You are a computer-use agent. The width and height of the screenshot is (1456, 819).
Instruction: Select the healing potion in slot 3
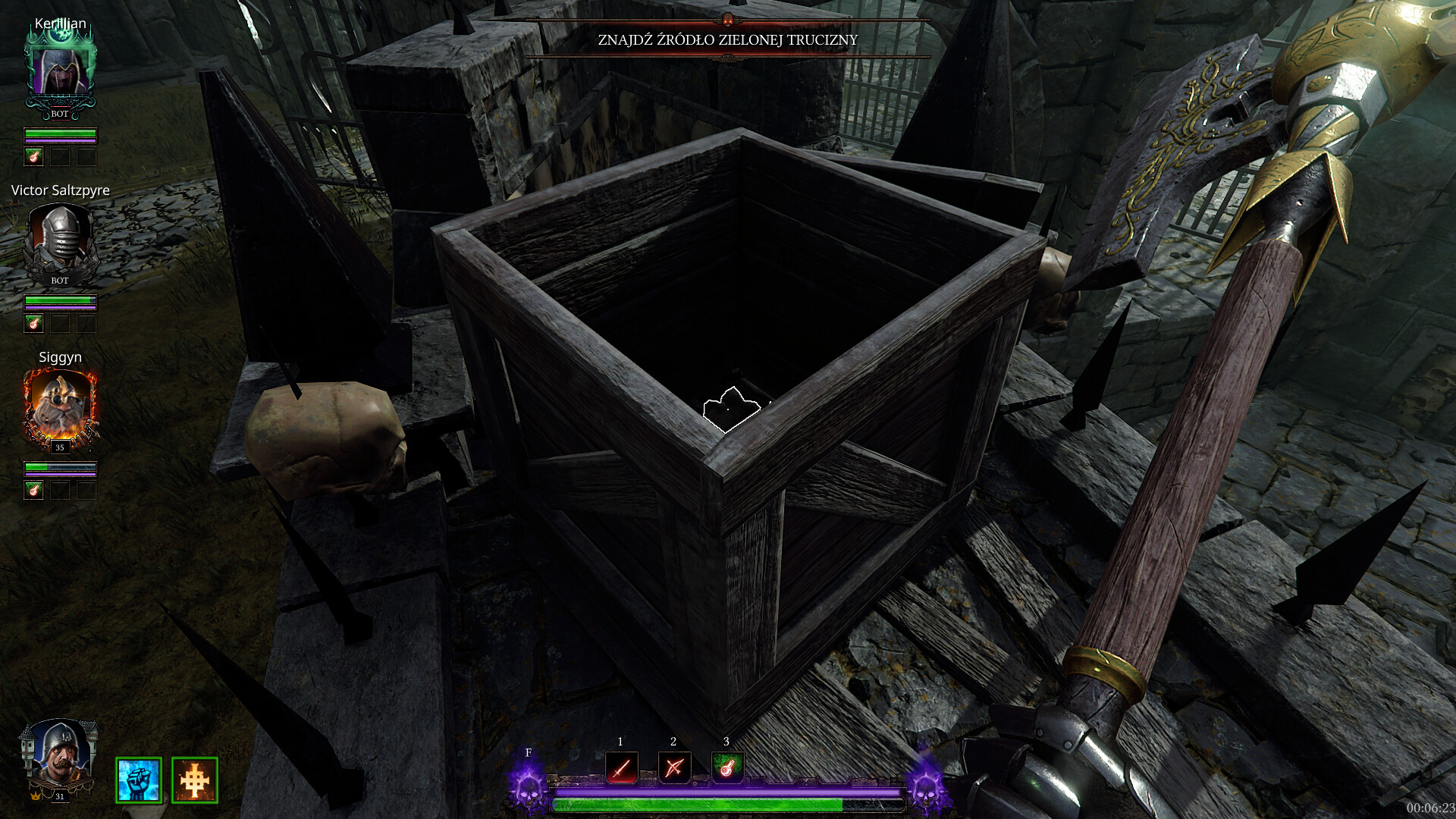(726, 767)
